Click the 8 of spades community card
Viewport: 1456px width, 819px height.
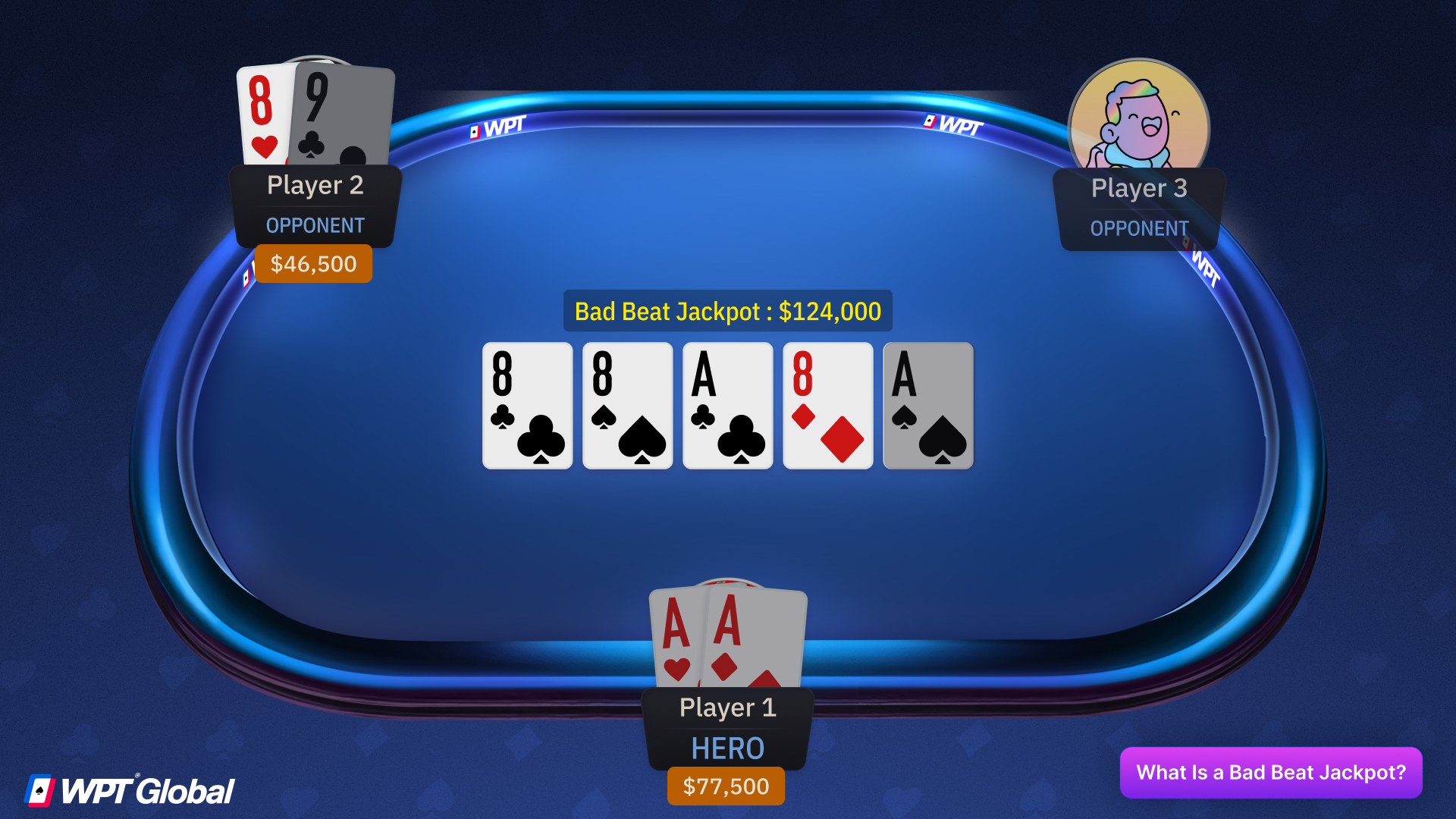(x=627, y=406)
